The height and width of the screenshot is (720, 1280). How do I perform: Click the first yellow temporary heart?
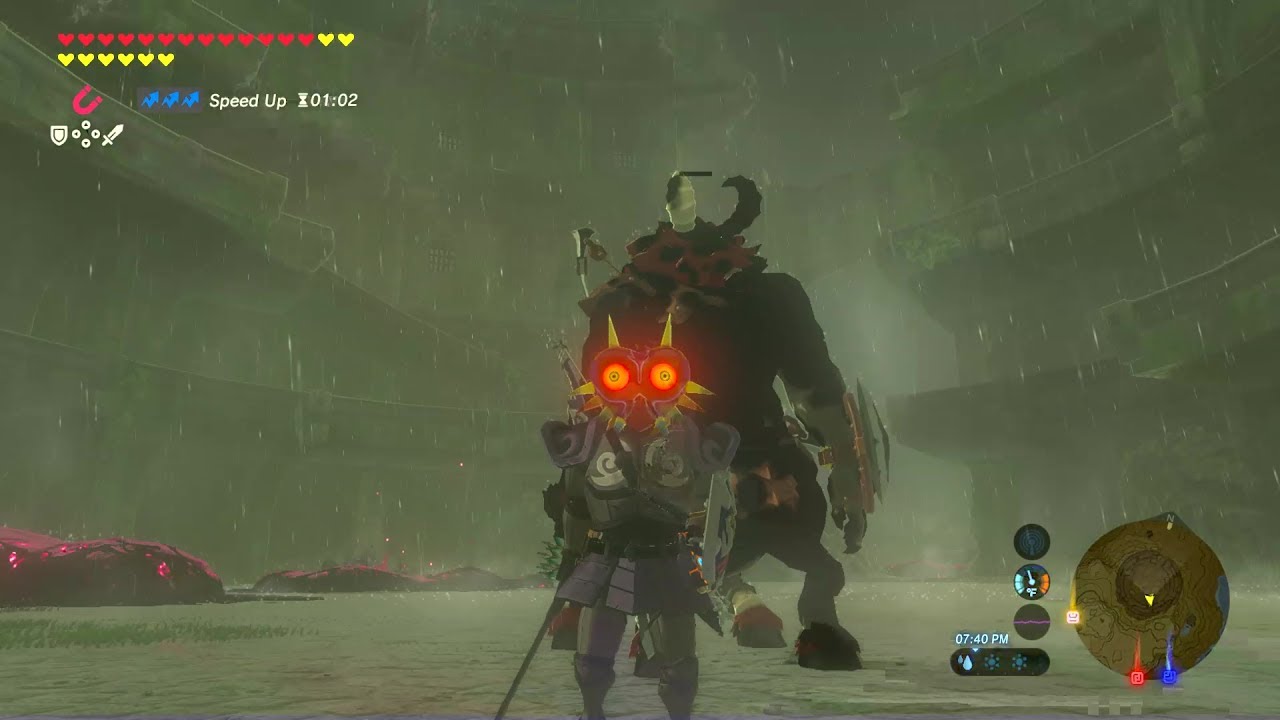click(324, 38)
